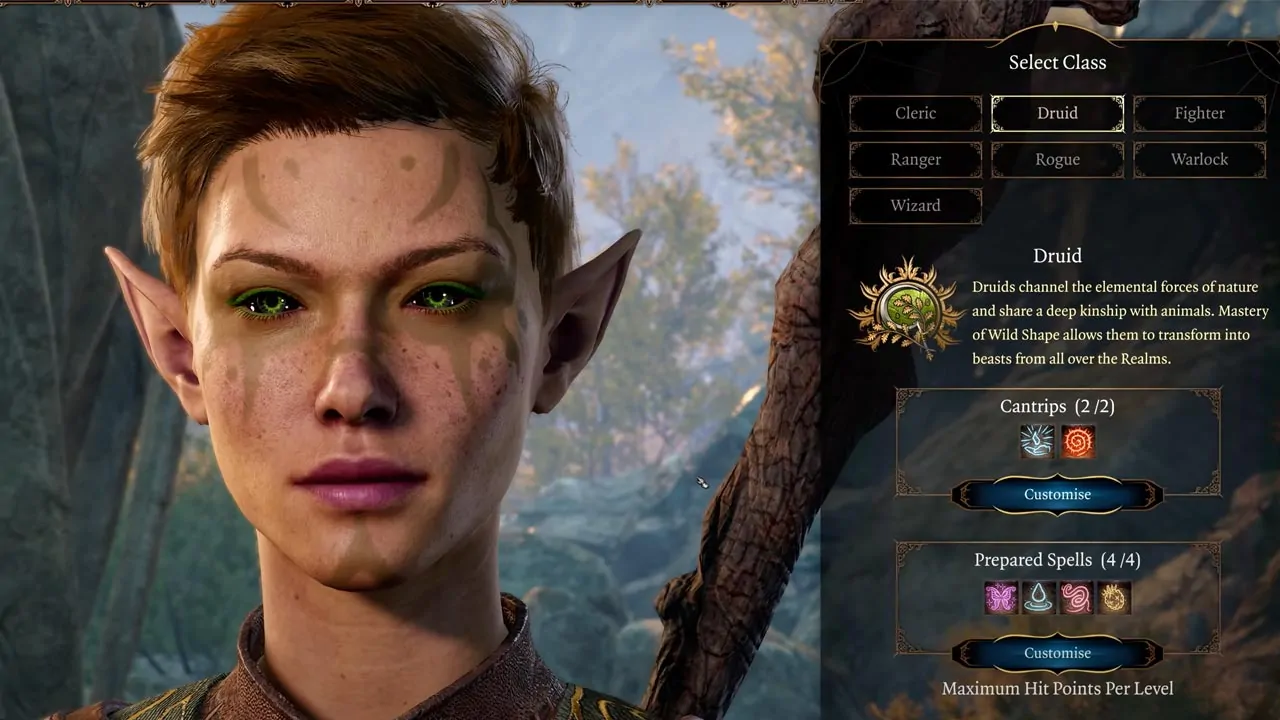Choose the Rogue class
Image resolution: width=1280 pixels, height=720 pixels.
[x=1057, y=159]
